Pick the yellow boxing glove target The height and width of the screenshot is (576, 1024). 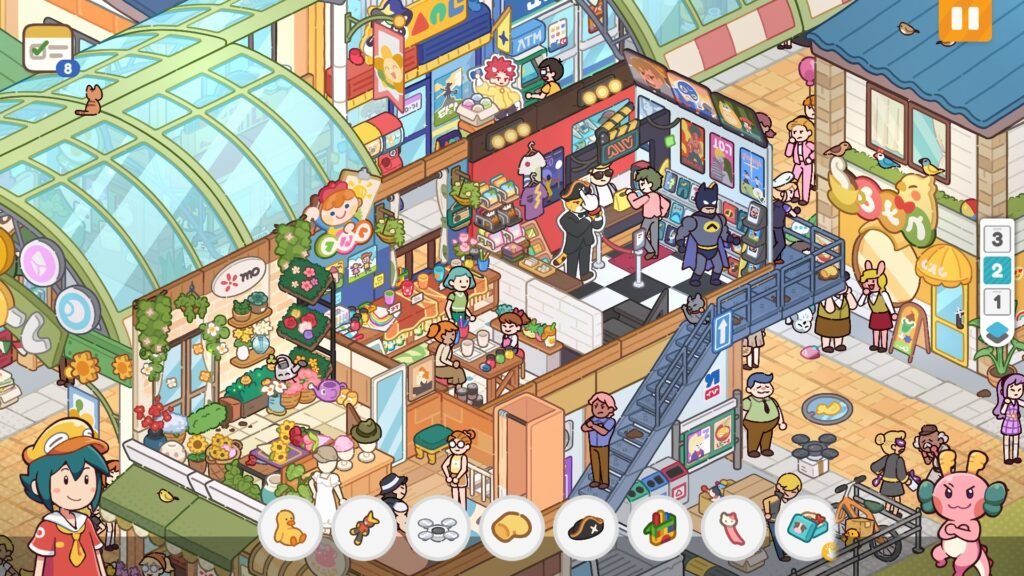click(512, 527)
